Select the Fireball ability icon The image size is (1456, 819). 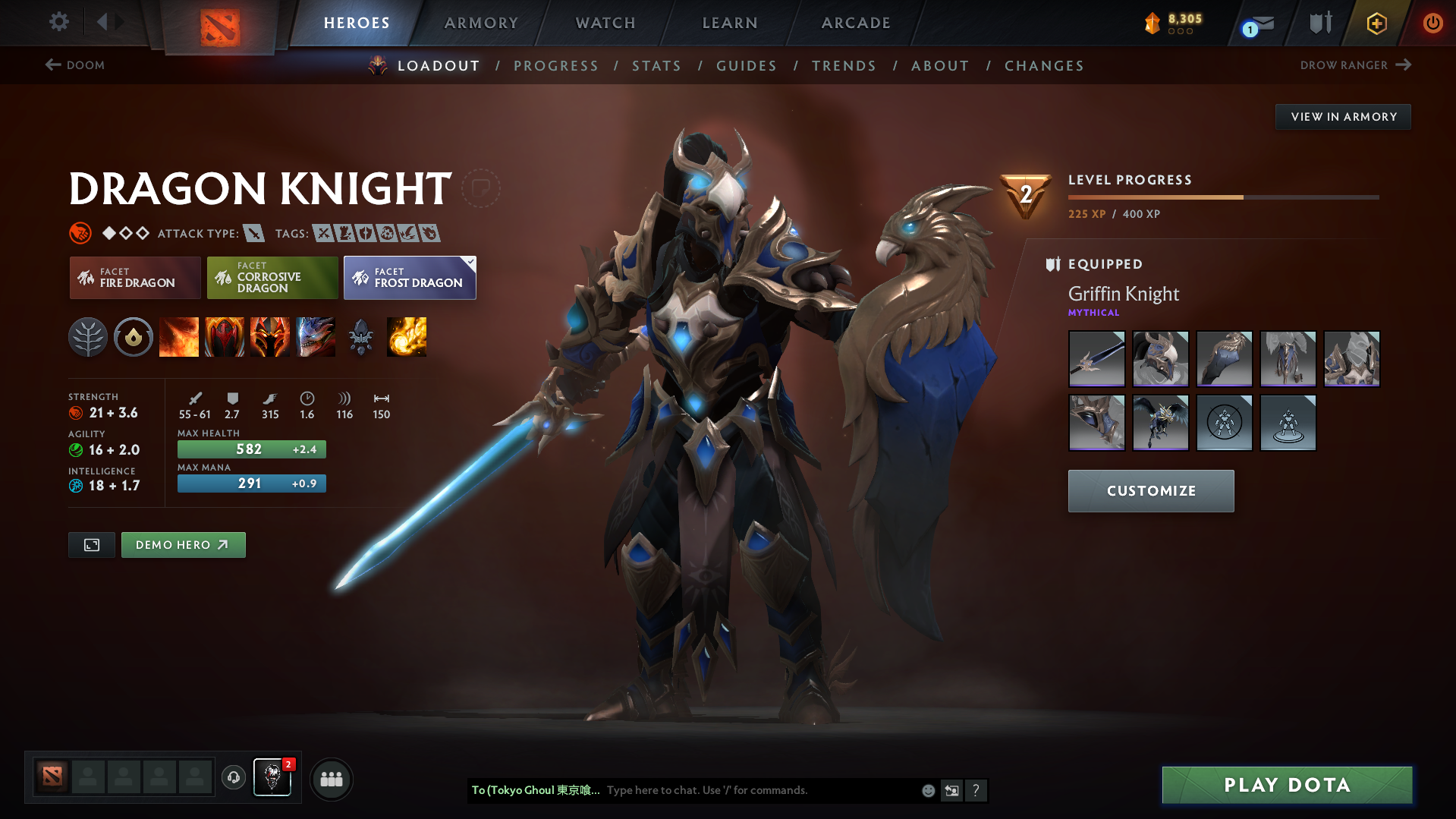407,337
